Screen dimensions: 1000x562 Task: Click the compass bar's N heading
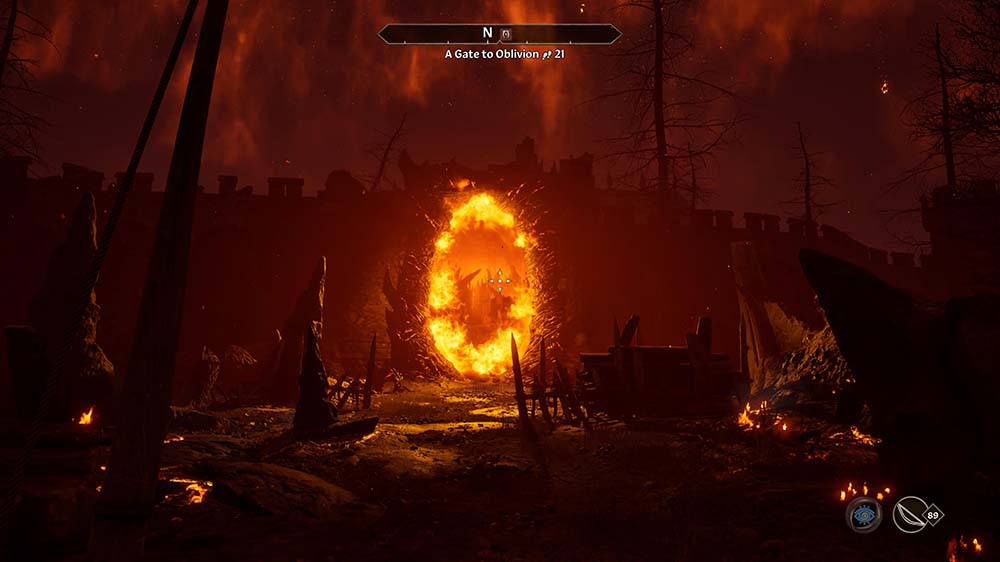pos(488,33)
